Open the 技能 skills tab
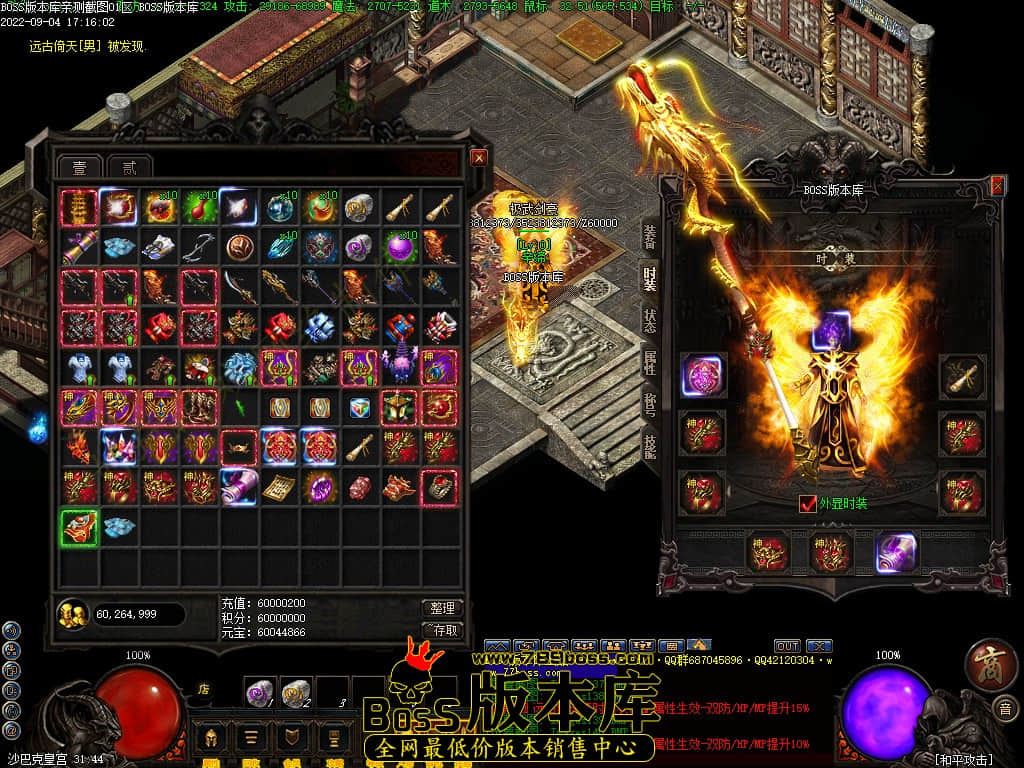 click(650, 447)
